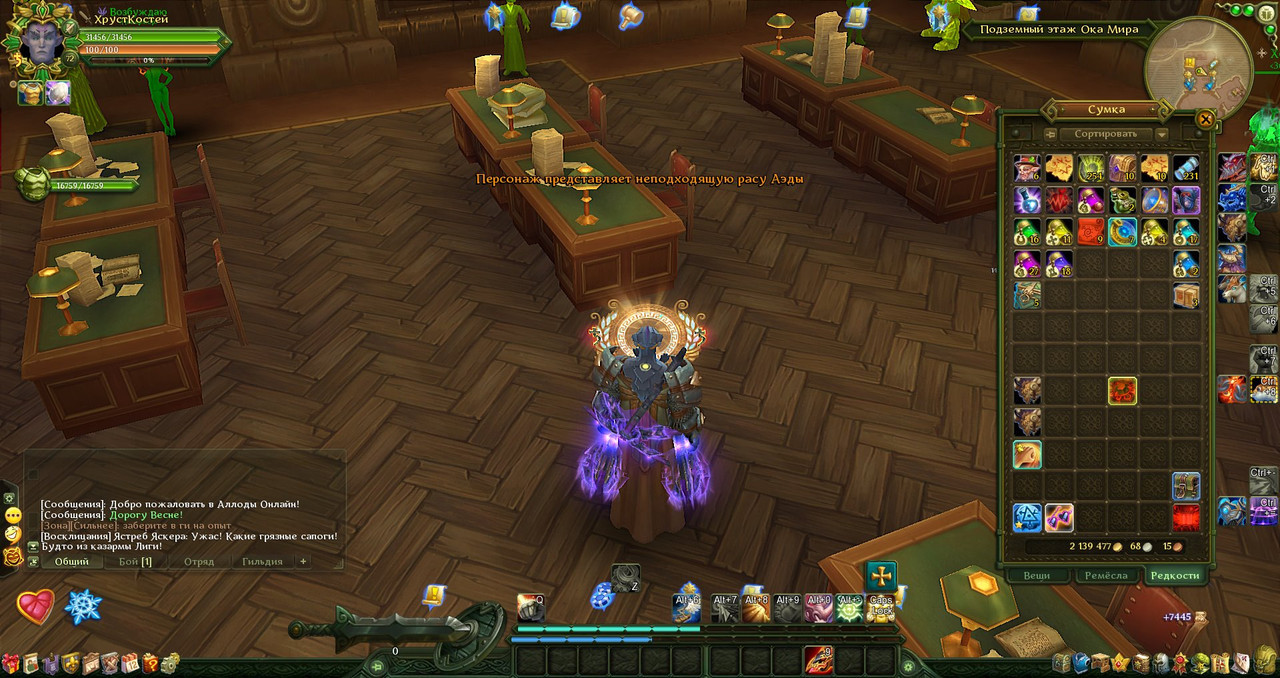Select the player portrait ХрустКостей
1280x678 pixels.
point(41,40)
